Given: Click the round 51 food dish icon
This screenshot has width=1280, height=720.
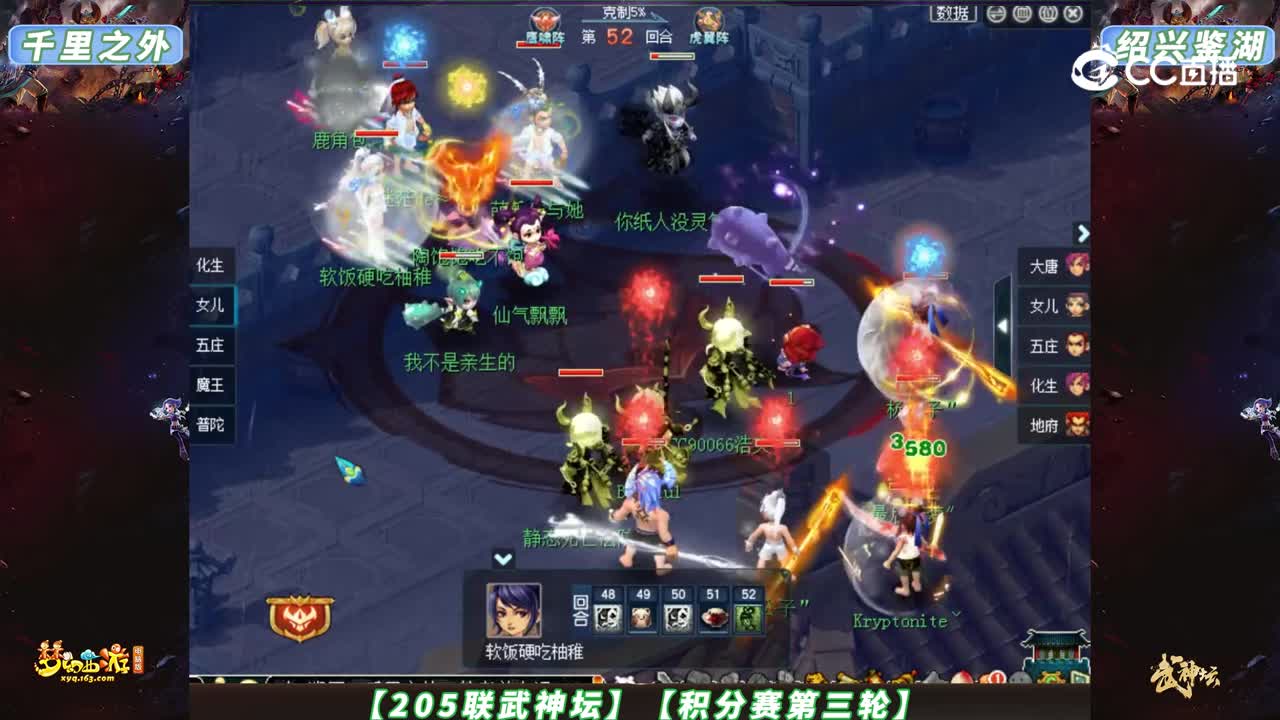Looking at the screenshot, I should tap(715, 616).
